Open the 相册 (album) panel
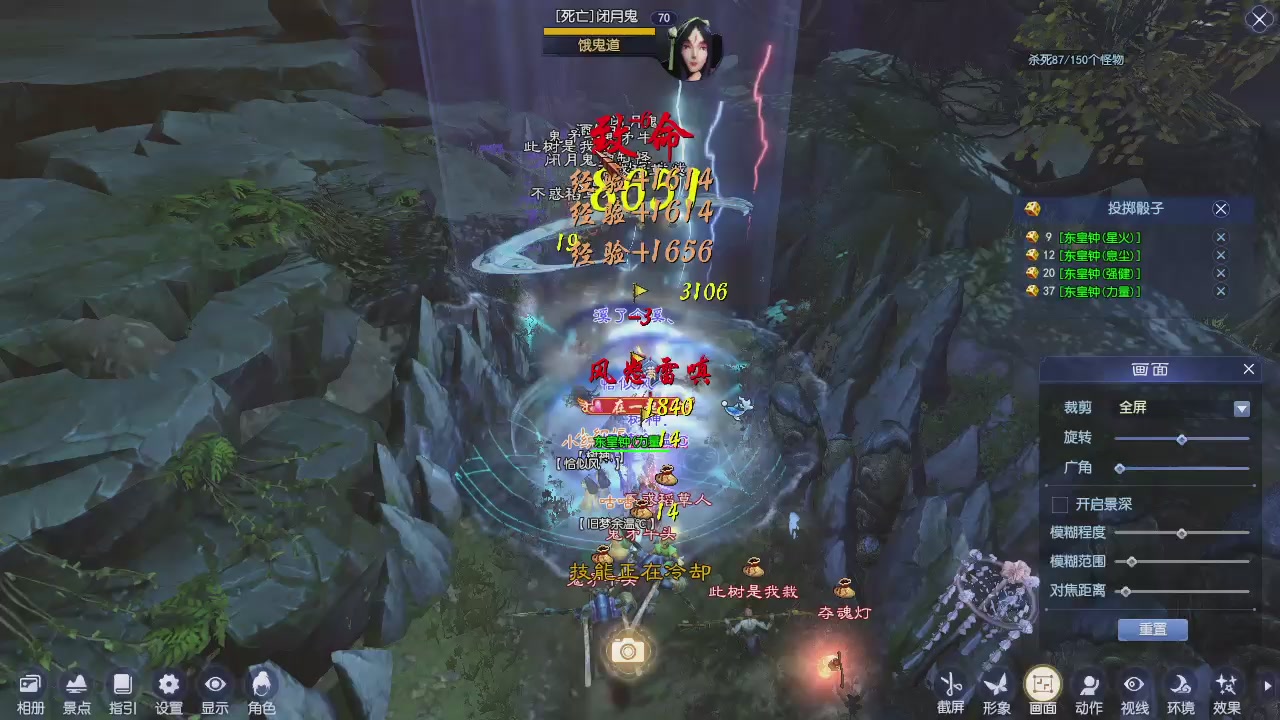The width and height of the screenshot is (1280, 720). point(30,685)
